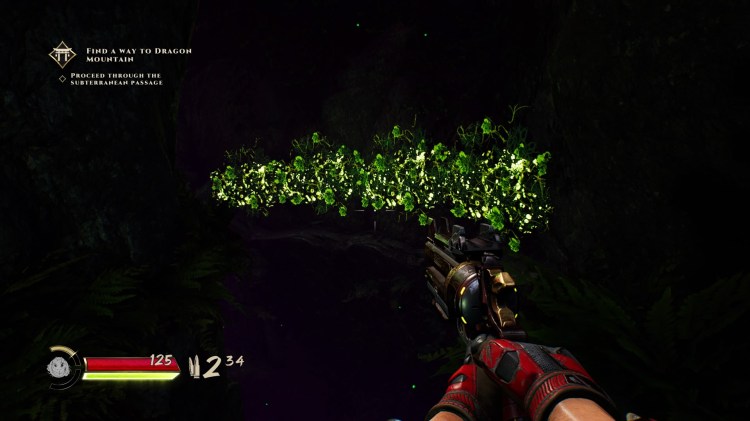The height and width of the screenshot is (421, 750).
Task: Select the "Proceed through the subterranean passage" sub-objective
Action: tap(116, 79)
